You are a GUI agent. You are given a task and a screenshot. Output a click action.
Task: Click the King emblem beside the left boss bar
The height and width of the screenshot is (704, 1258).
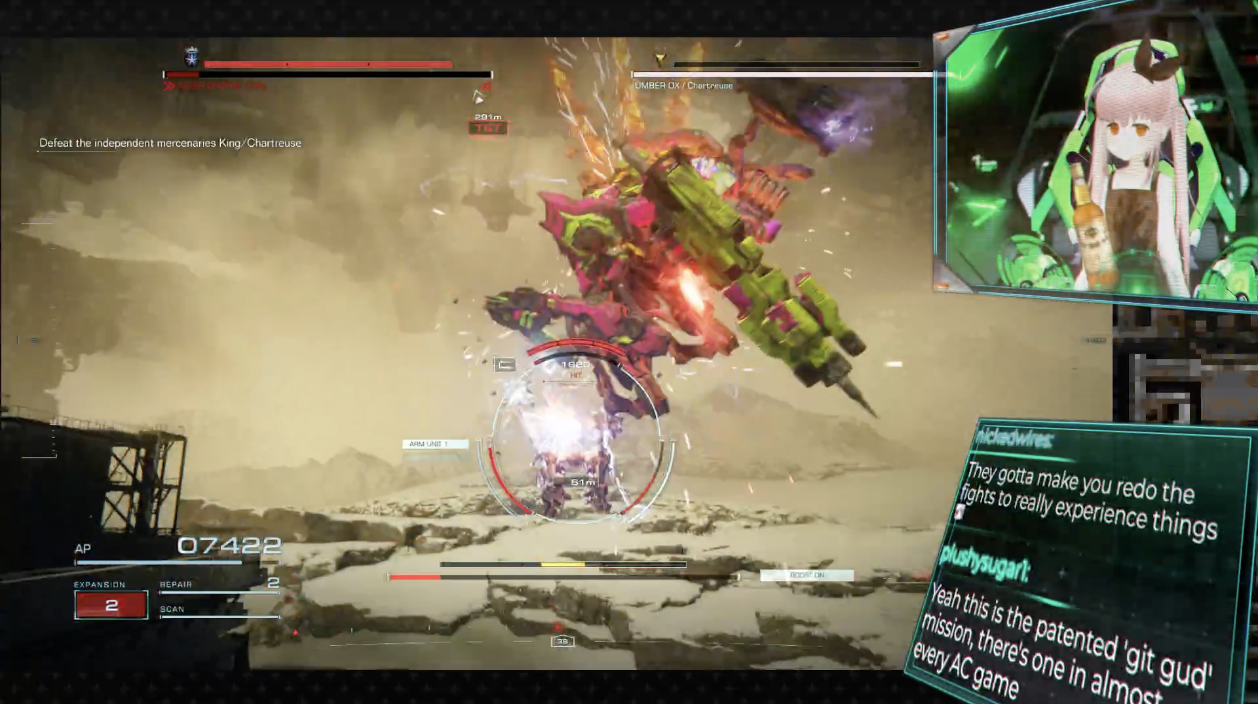pos(190,57)
